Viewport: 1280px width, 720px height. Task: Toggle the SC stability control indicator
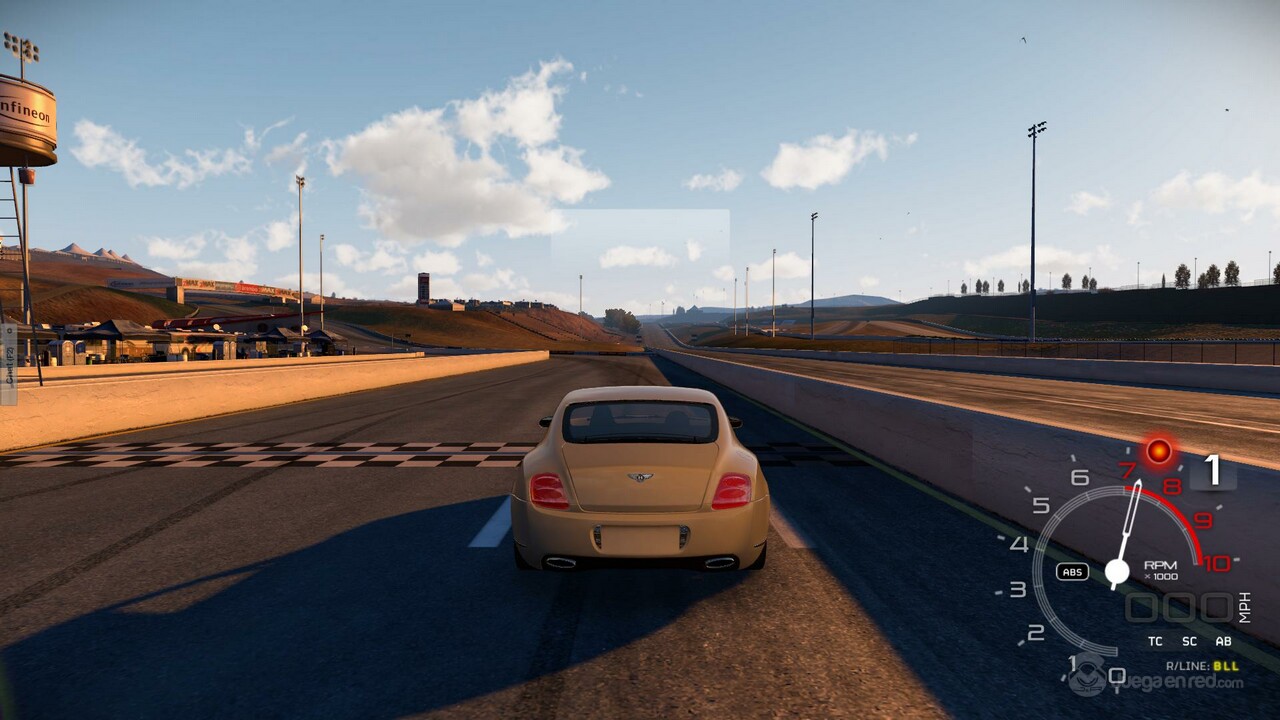pos(1189,641)
